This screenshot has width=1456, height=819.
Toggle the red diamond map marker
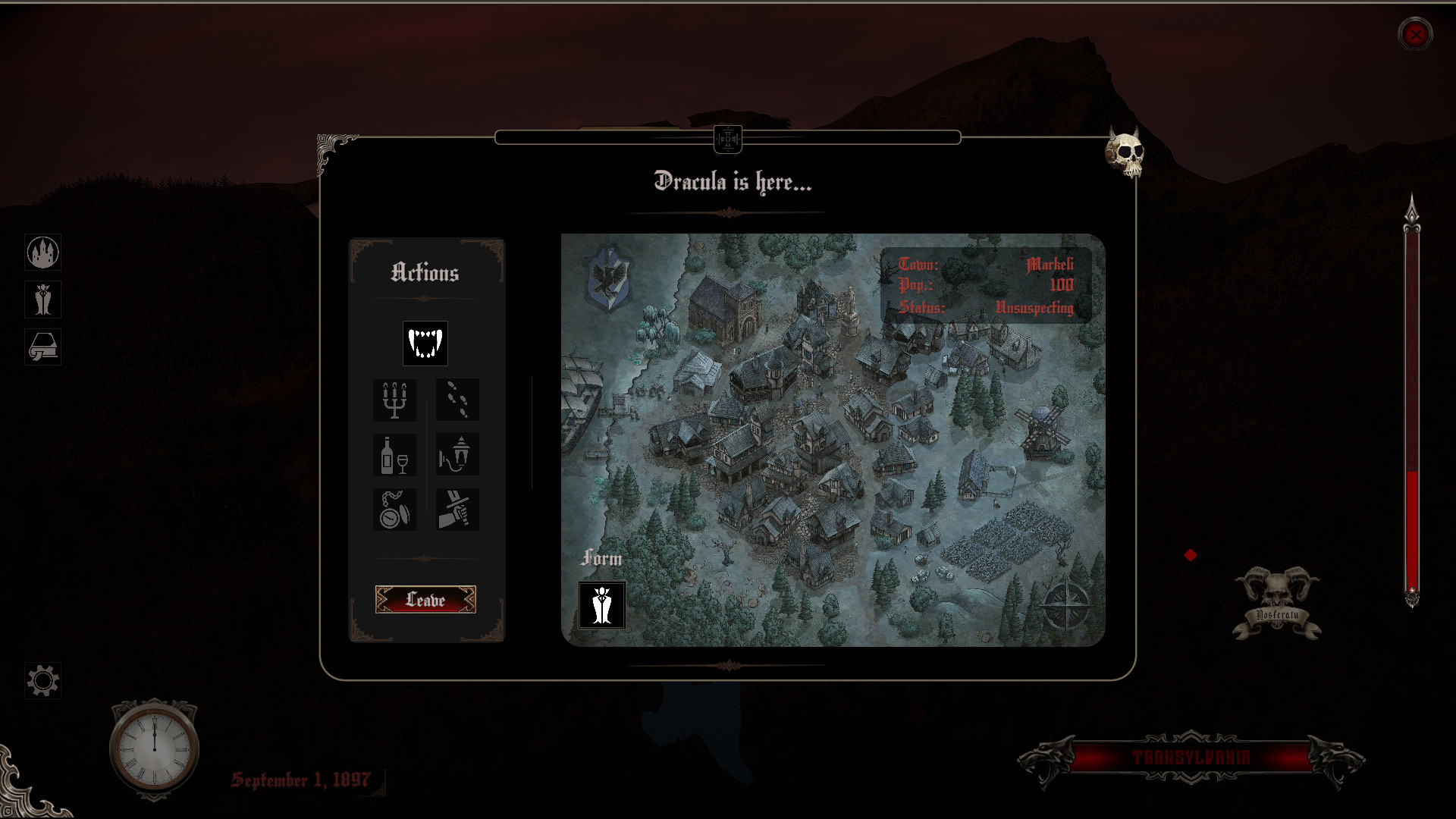click(x=1190, y=557)
